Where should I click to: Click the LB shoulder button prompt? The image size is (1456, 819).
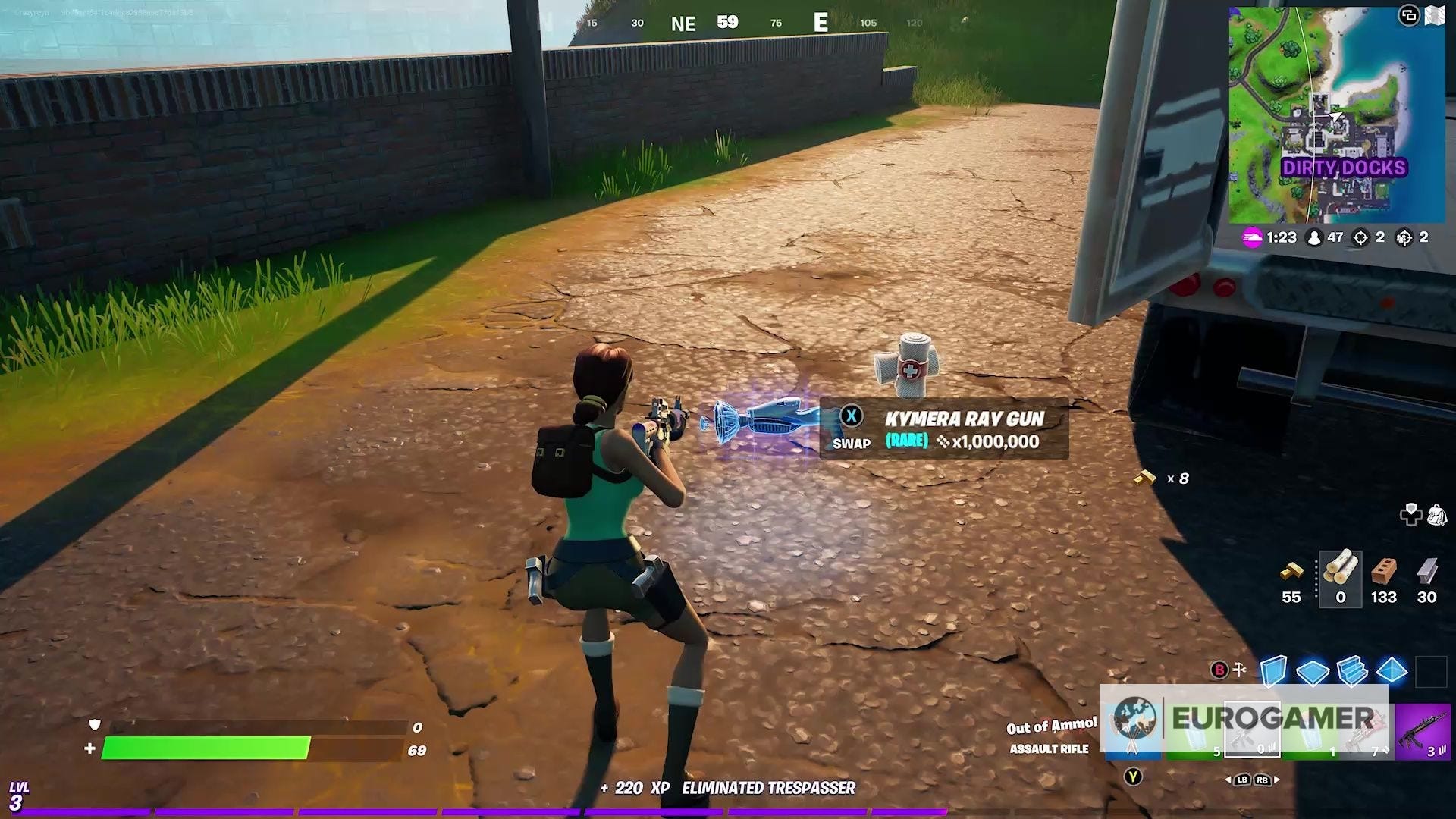(1241, 780)
